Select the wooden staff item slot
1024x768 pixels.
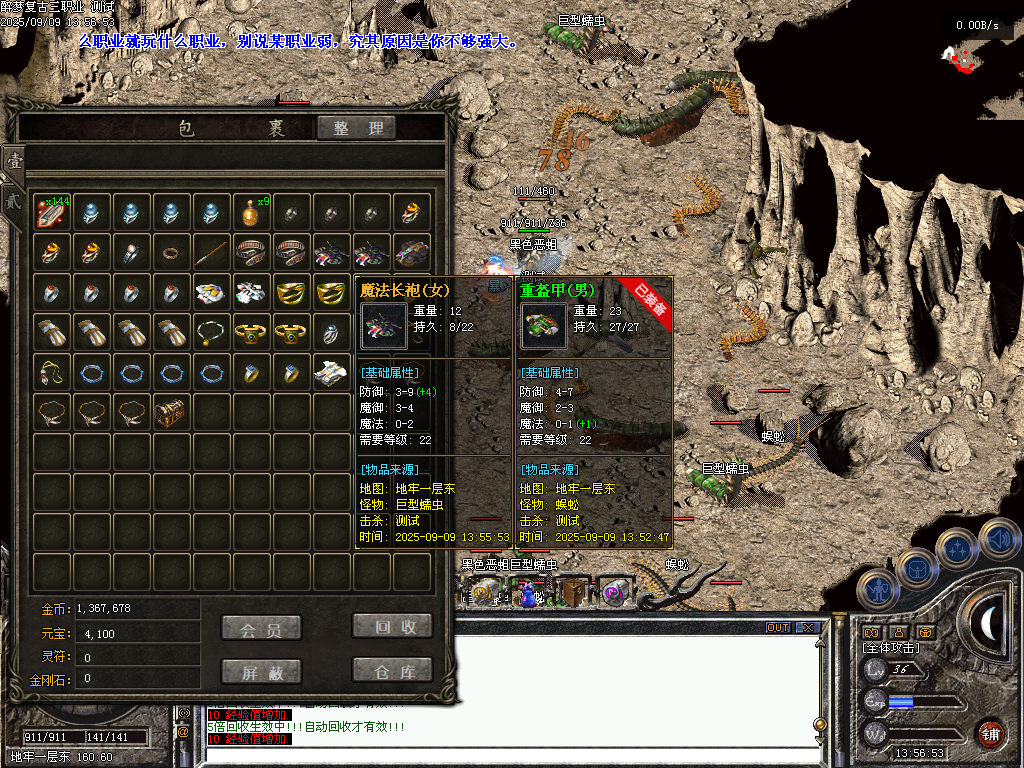click(212, 251)
